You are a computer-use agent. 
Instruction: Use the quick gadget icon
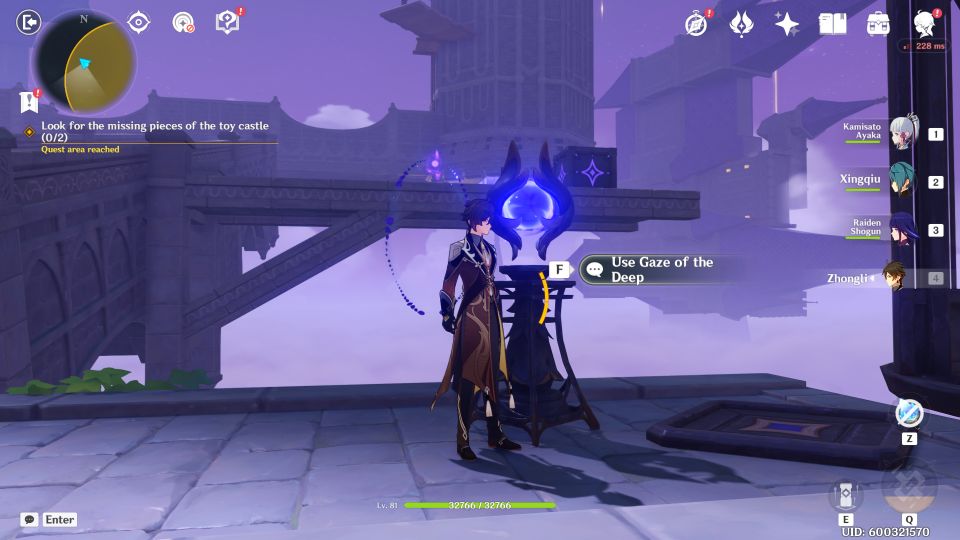[x=909, y=413]
